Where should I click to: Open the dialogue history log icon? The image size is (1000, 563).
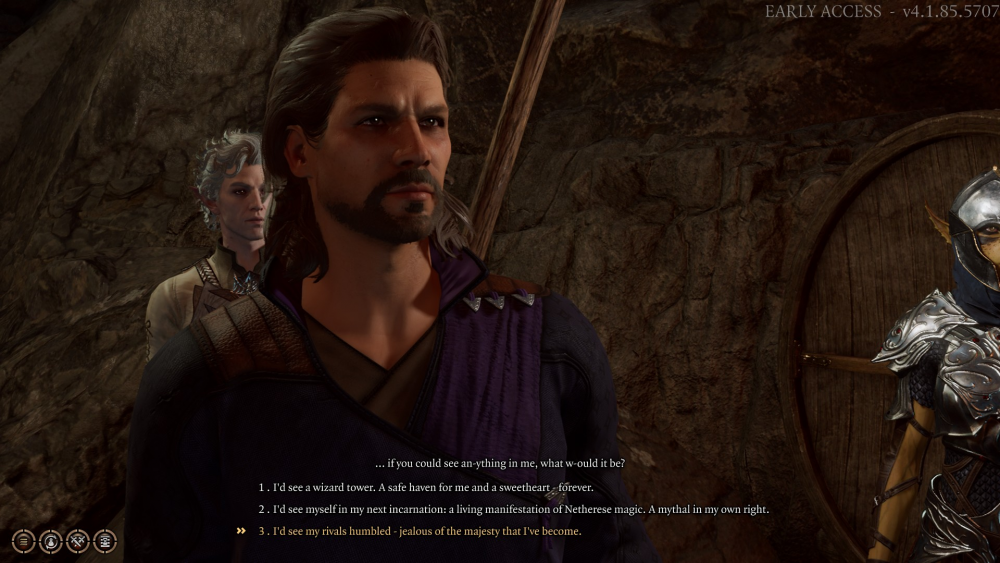click(105, 541)
